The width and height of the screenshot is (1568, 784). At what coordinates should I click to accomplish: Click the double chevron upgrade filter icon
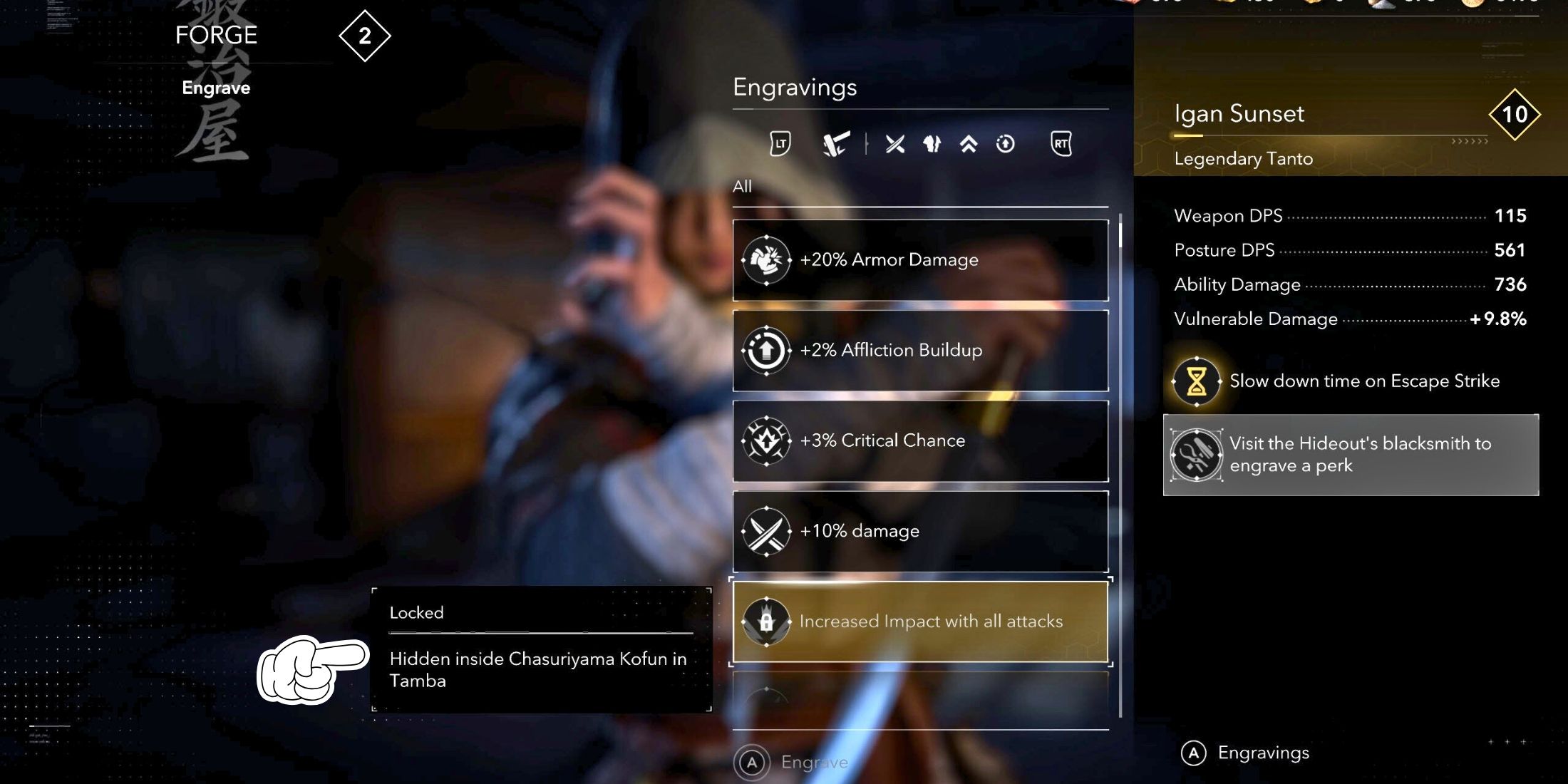pos(968,143)
